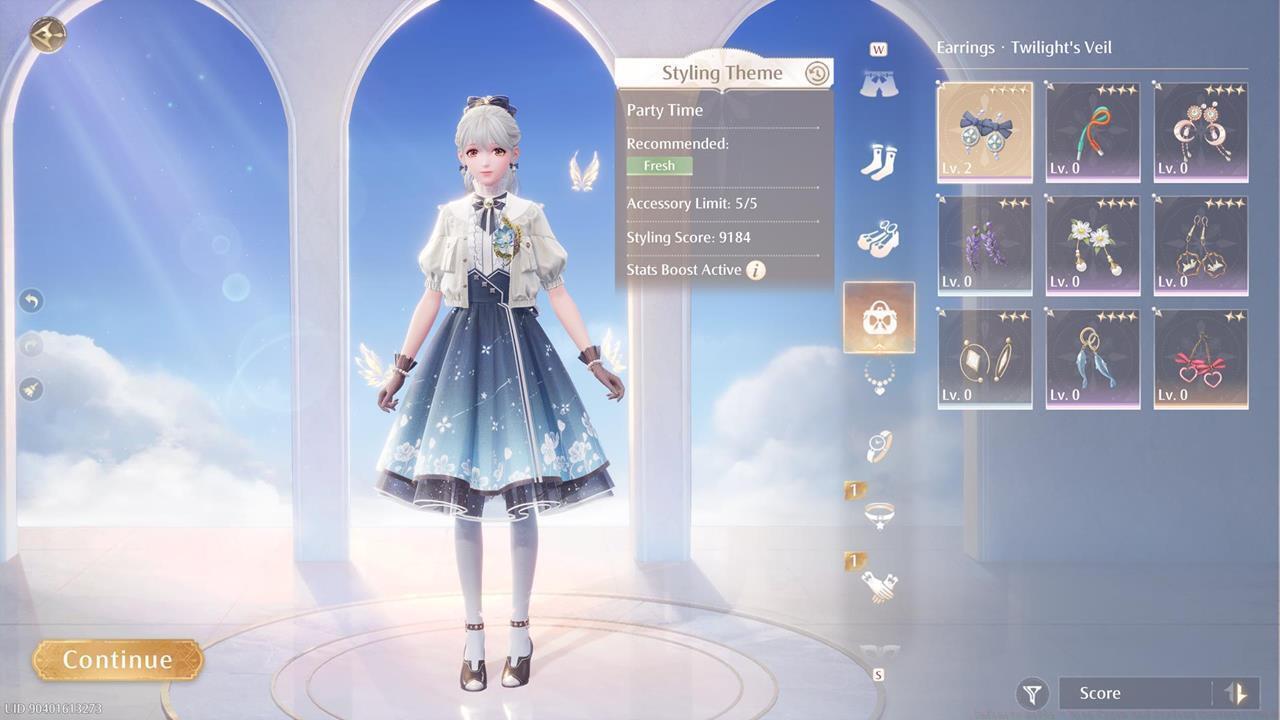The width and height of the screenshot is (1280, 720).
Task: Select the handbag accessories category icon
Action: (878, 318)
